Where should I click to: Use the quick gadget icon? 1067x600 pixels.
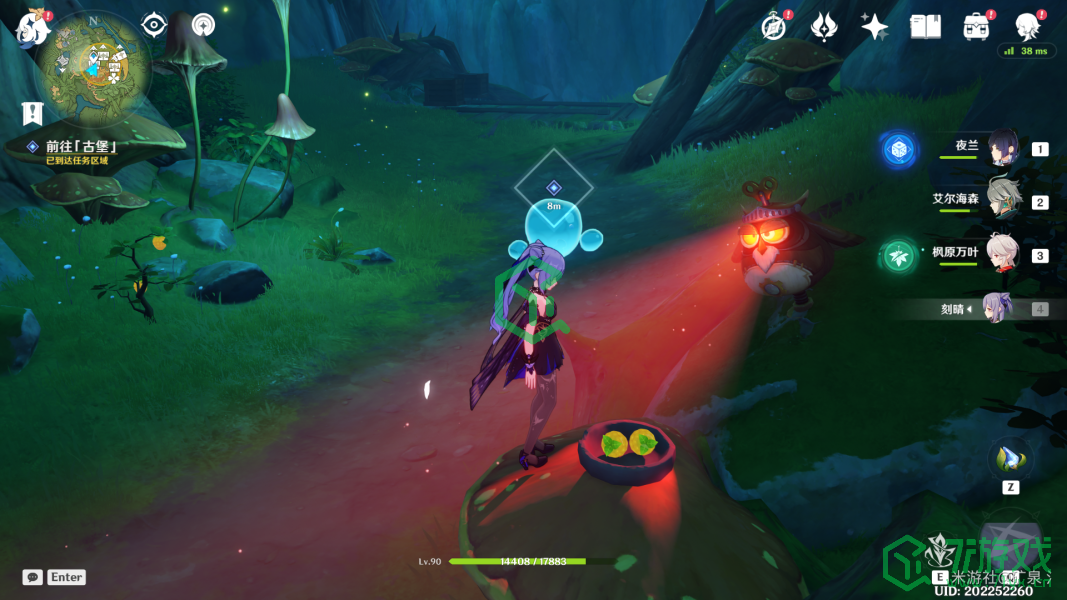tap(1010, 459)
